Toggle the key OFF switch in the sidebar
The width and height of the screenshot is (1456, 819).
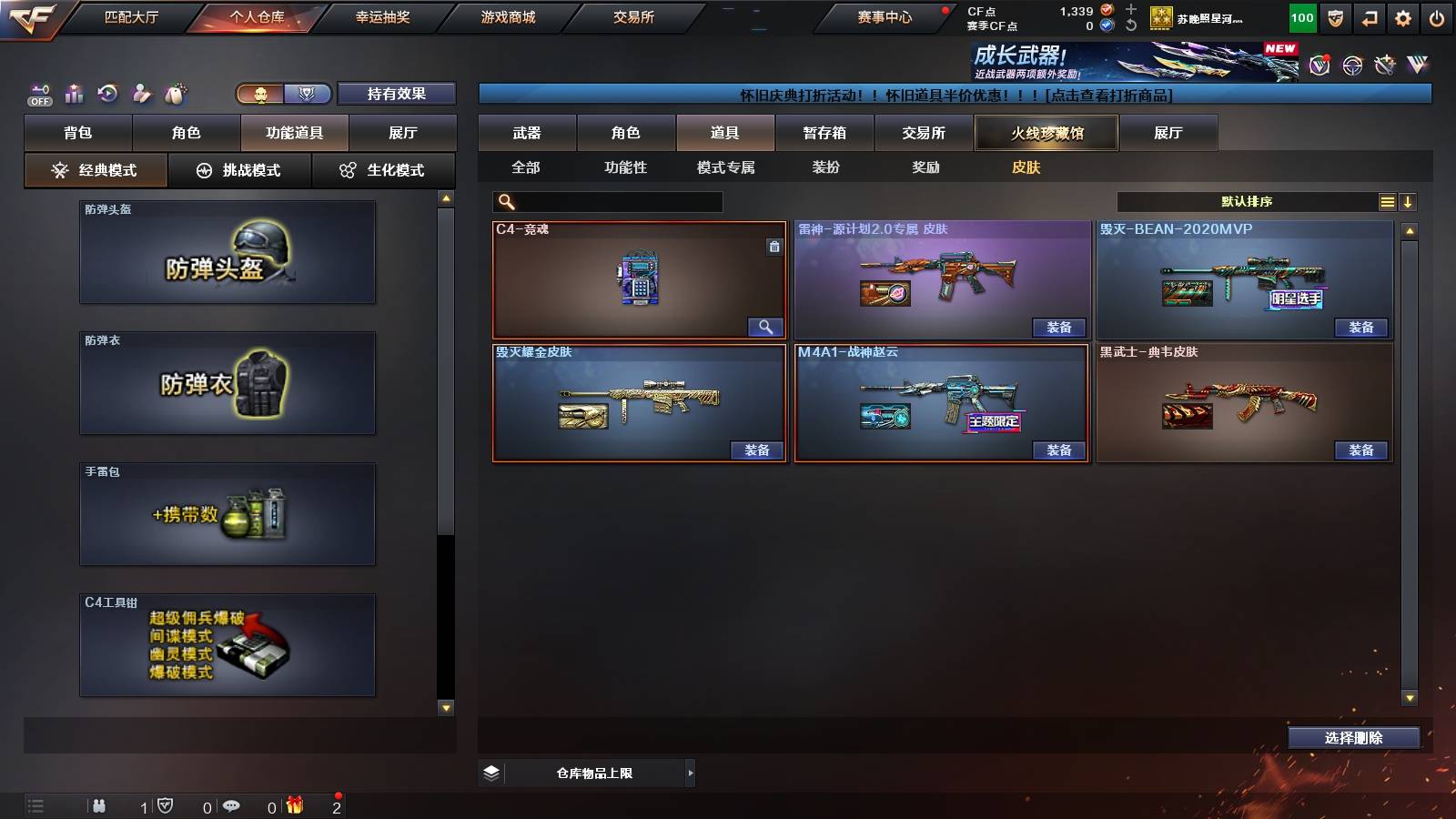(x=38, y=91)
